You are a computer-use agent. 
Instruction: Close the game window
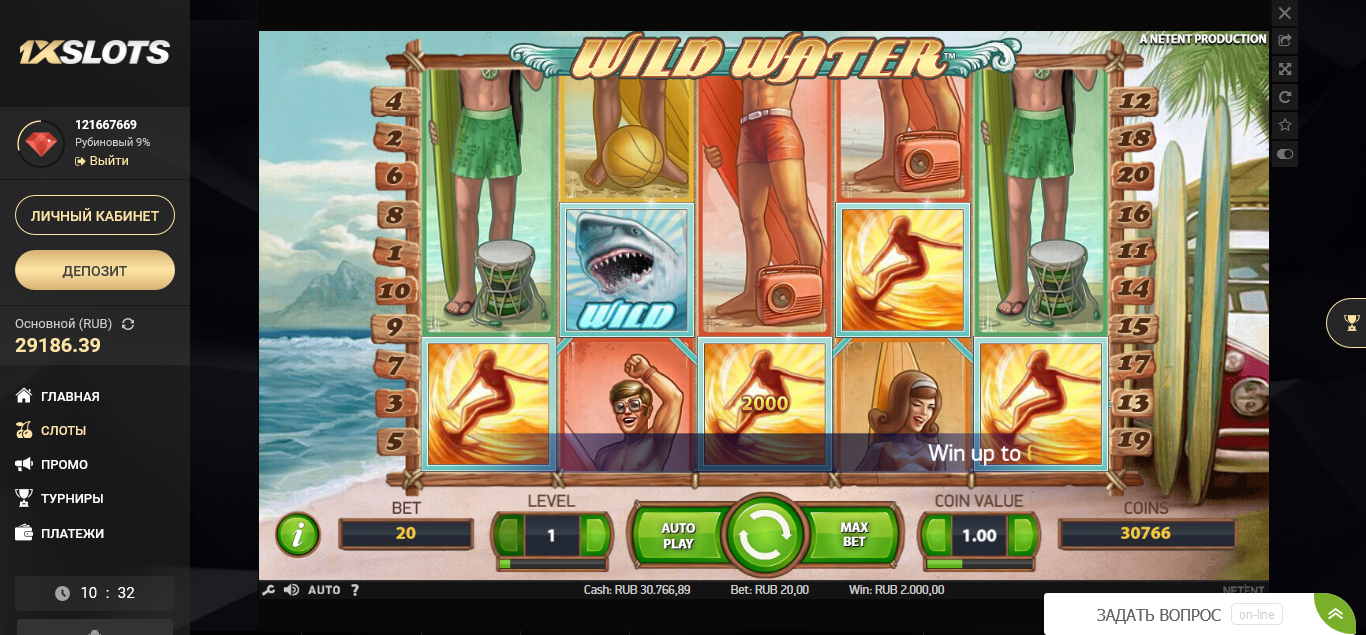tap(1285, 13)
